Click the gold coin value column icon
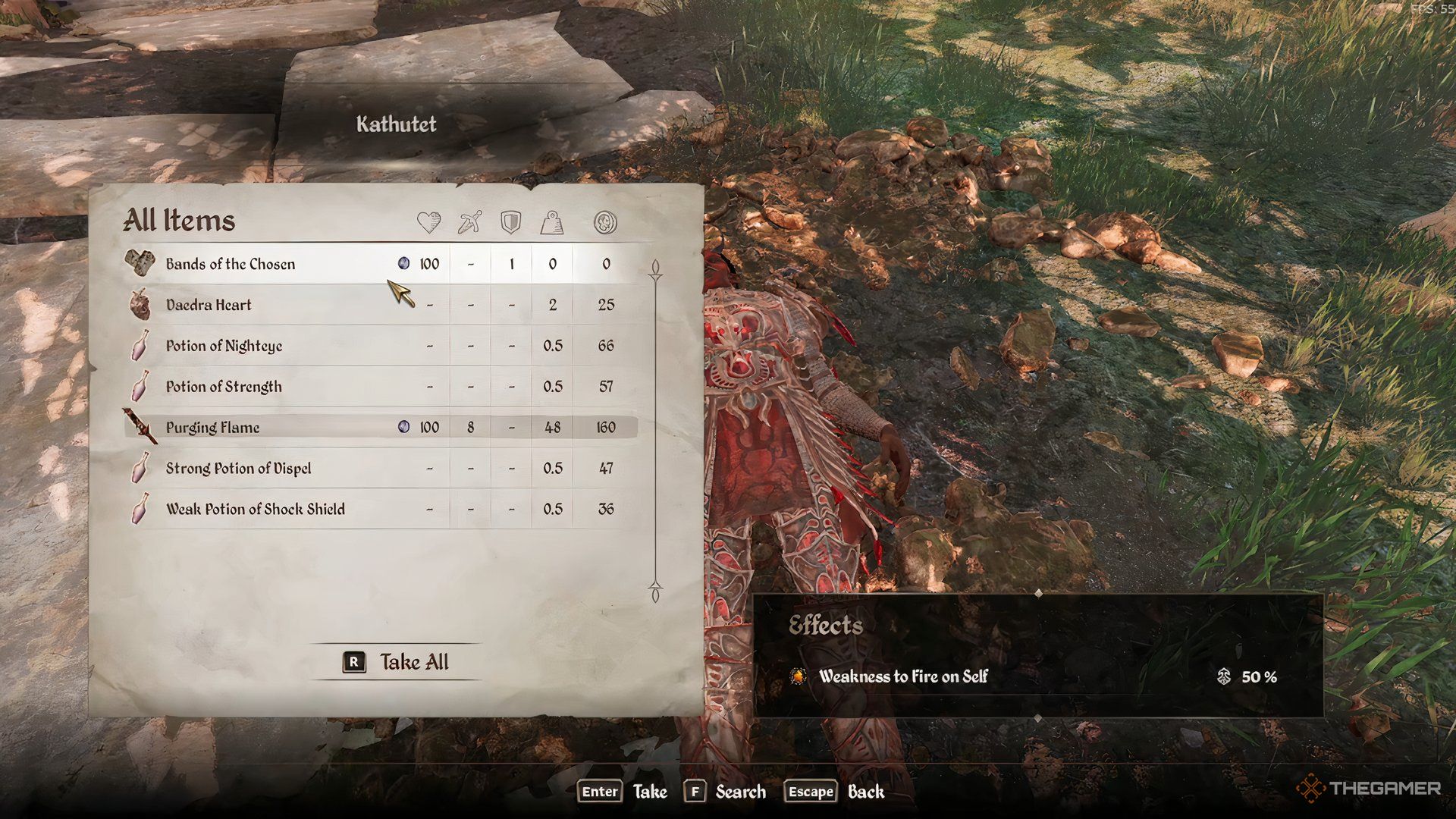Image resolution: width=1456 pixels, height=819 pixels. tap(604, 222)
